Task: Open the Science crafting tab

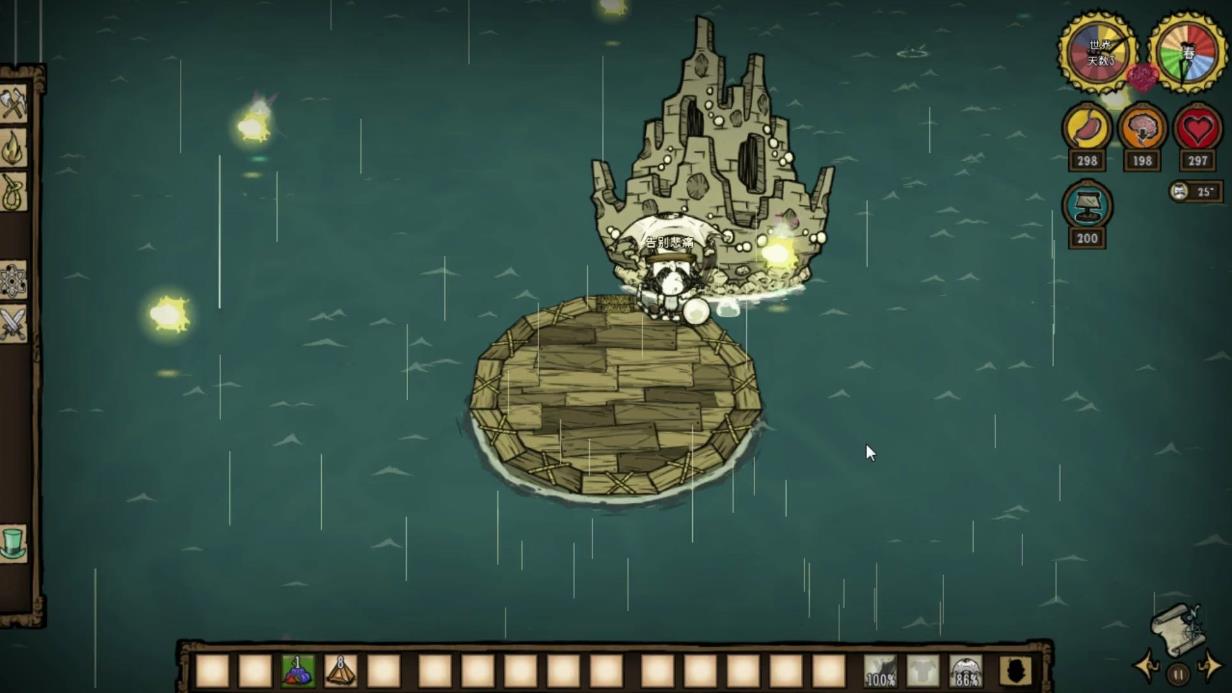Action: pyautogui.click(x=13, y=281)
